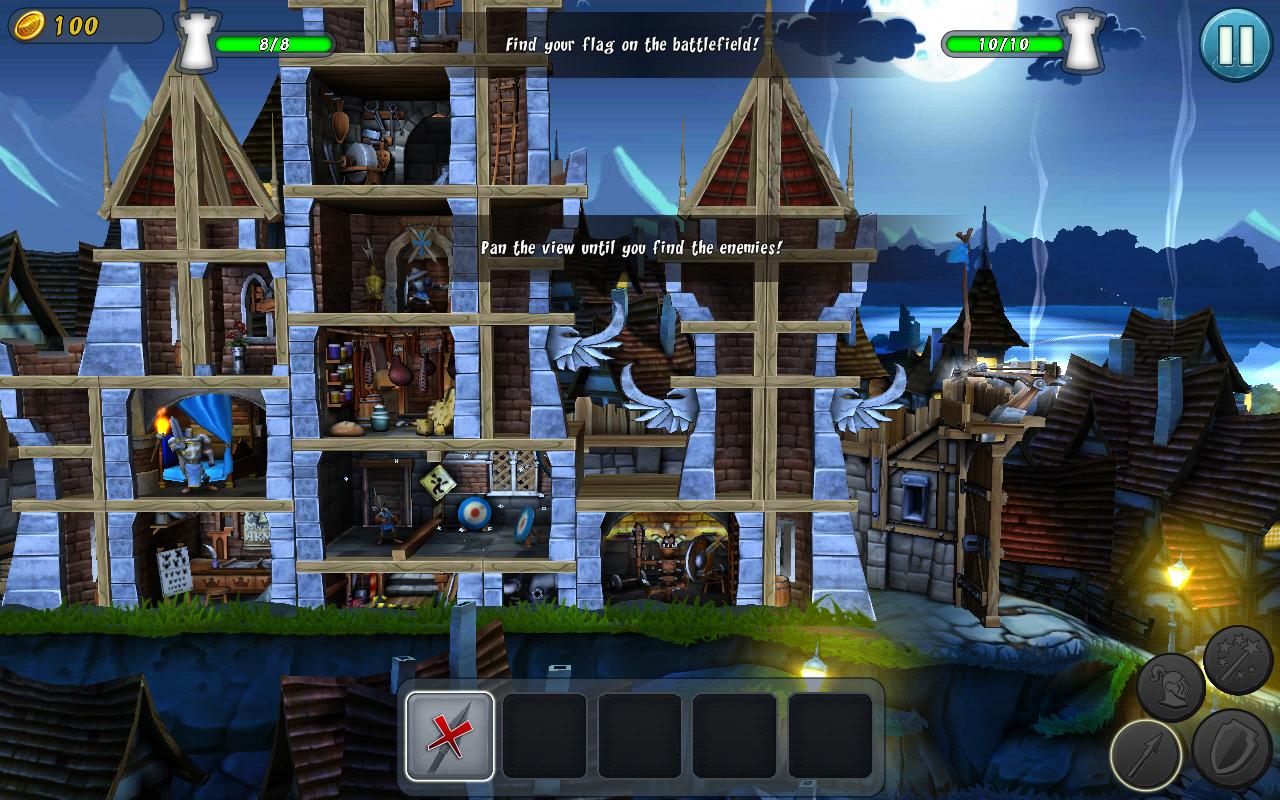
Task: Select the crossed-out spear slot
Action: click(x=450, y=735)
